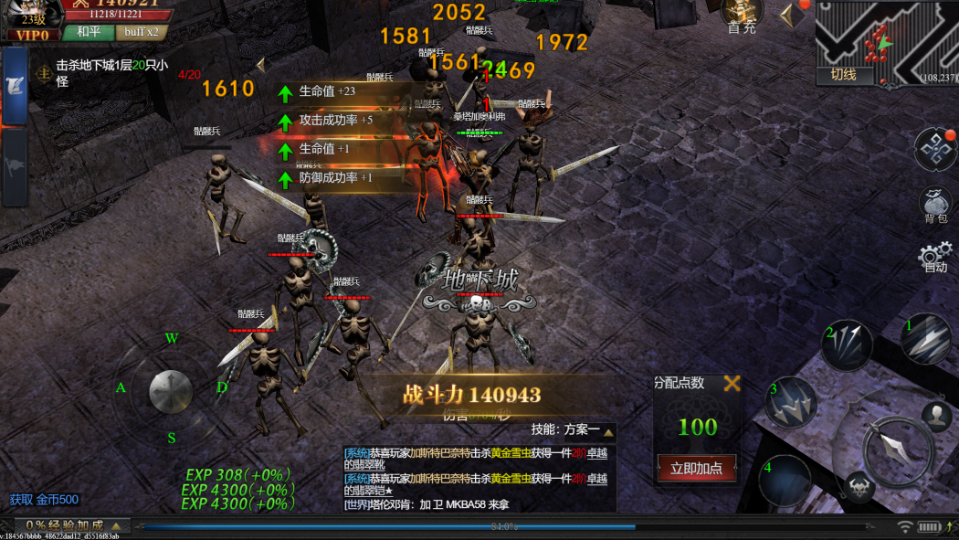The width and height of the screenshot is (959, 540).
Task: Open the 首充 first recharge offer
Action: pyautogui.click(x=741, y=15)
